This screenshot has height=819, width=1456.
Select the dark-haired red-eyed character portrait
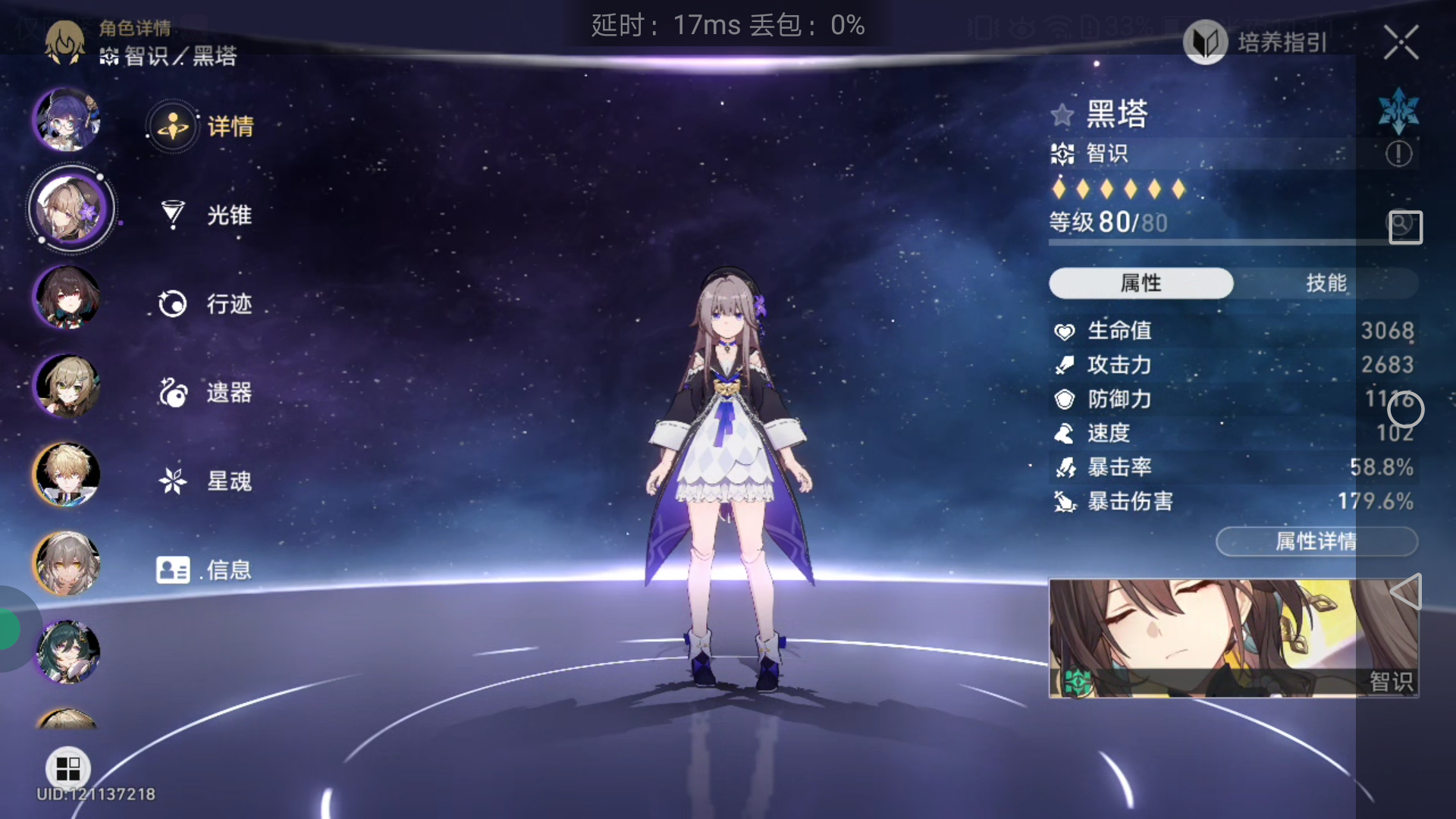[67, 297]
